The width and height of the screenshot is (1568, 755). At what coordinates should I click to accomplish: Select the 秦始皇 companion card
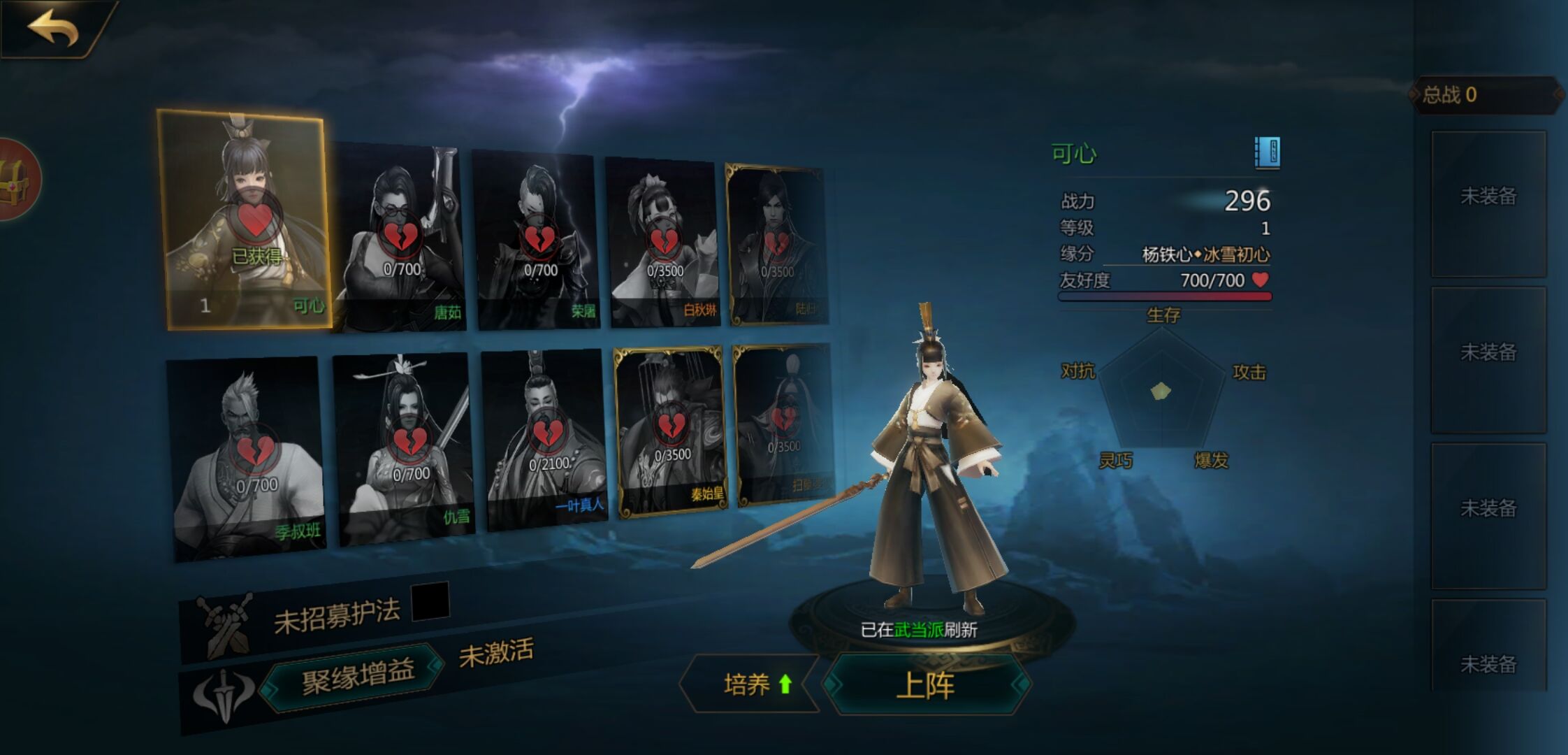click(x=669, y=431)
